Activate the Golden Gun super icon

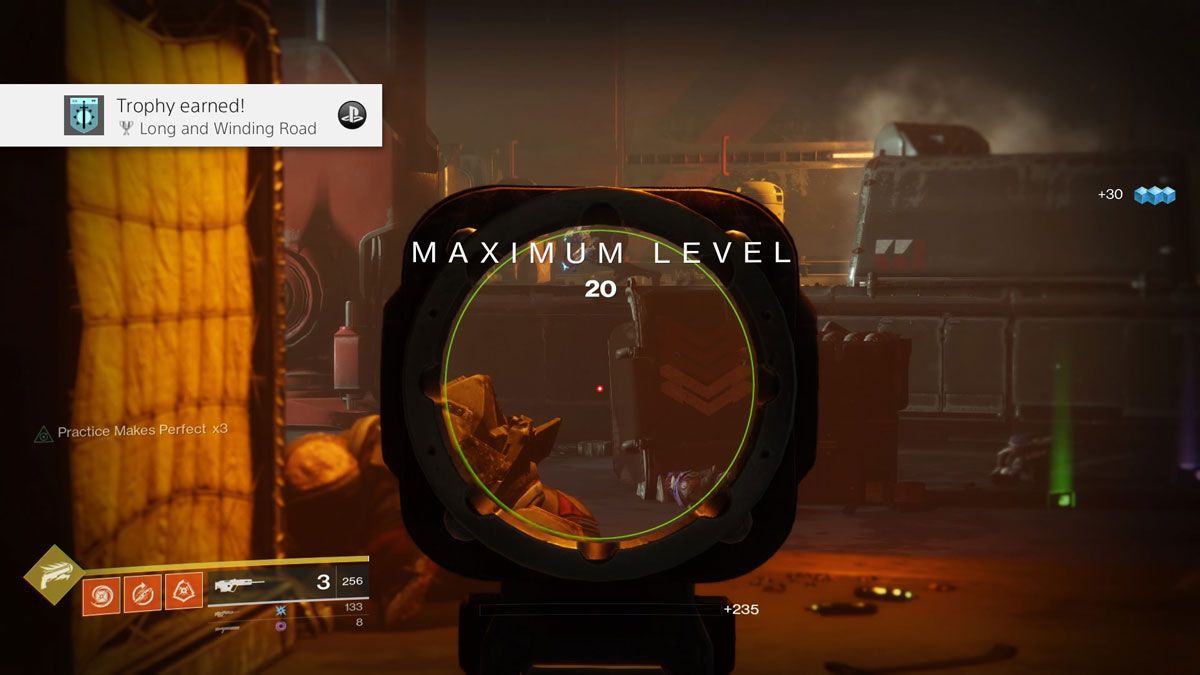tap(54, 573)
